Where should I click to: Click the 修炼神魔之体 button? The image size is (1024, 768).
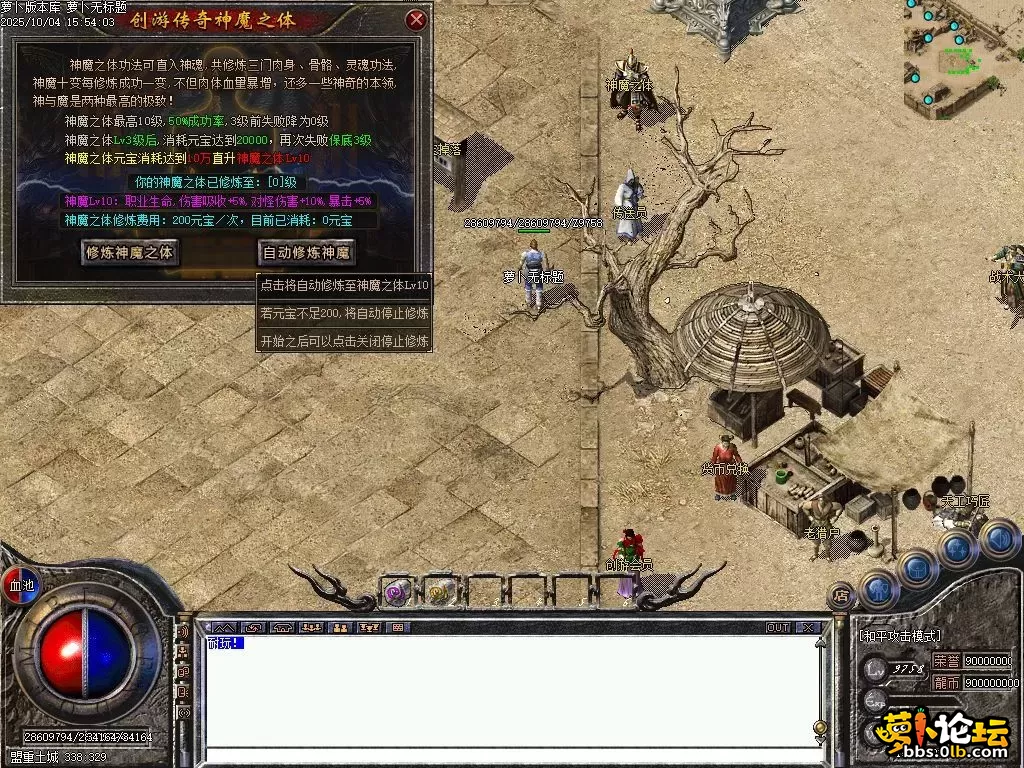[130, 253]
